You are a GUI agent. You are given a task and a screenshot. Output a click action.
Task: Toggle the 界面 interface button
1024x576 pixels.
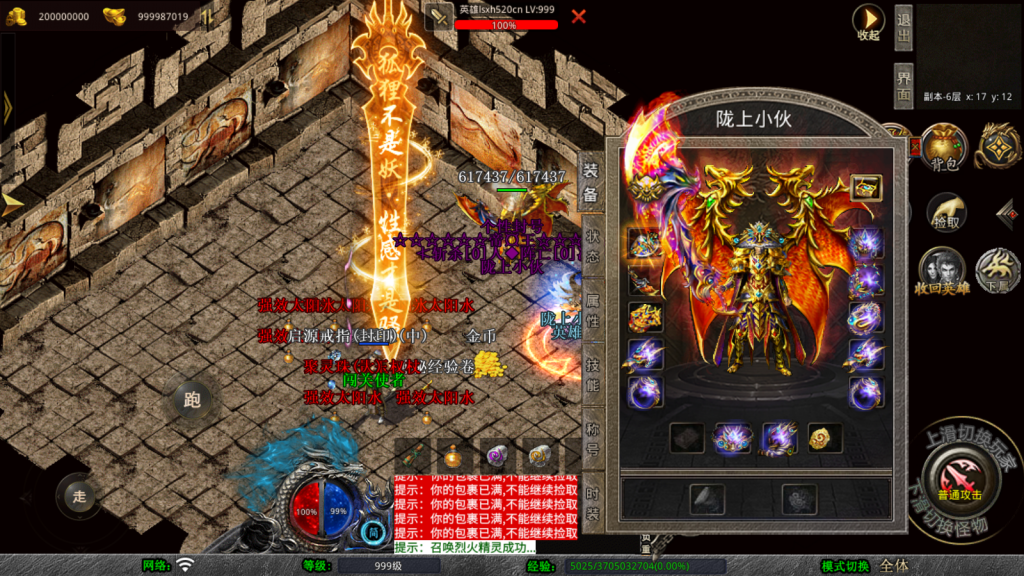tap(903, 85)
